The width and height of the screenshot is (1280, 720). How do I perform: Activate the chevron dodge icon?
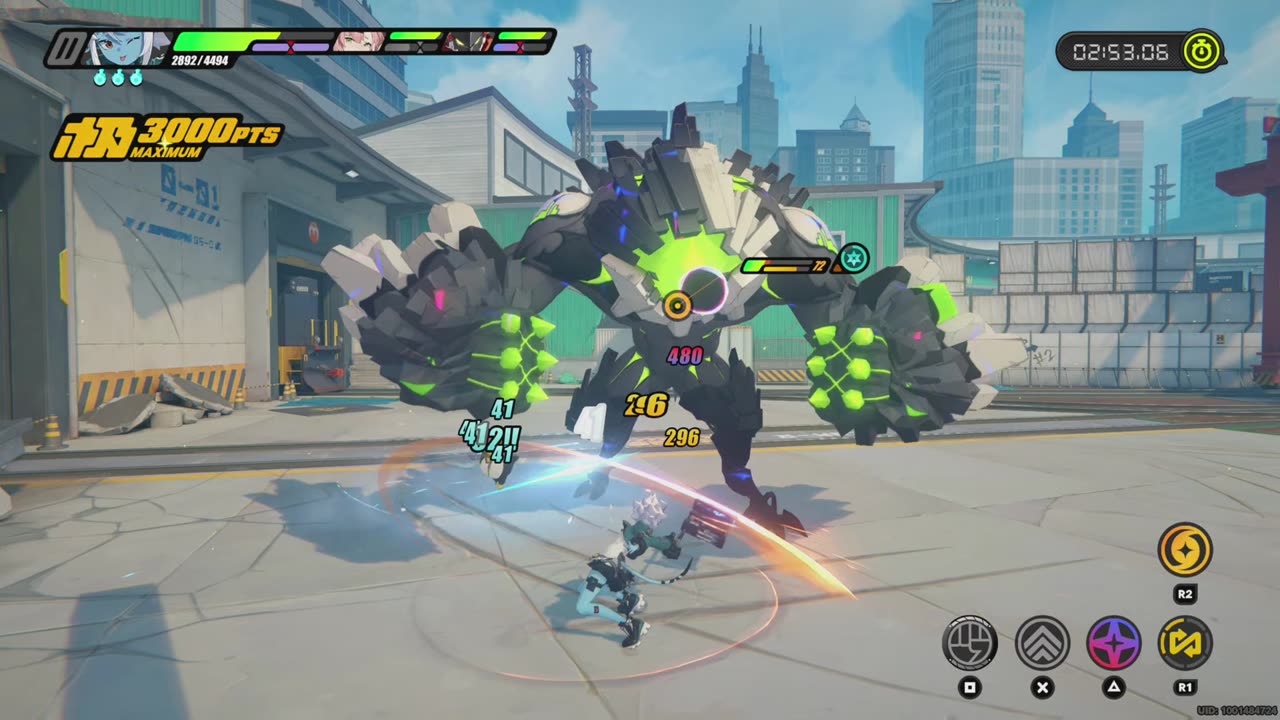[1042, 642]
